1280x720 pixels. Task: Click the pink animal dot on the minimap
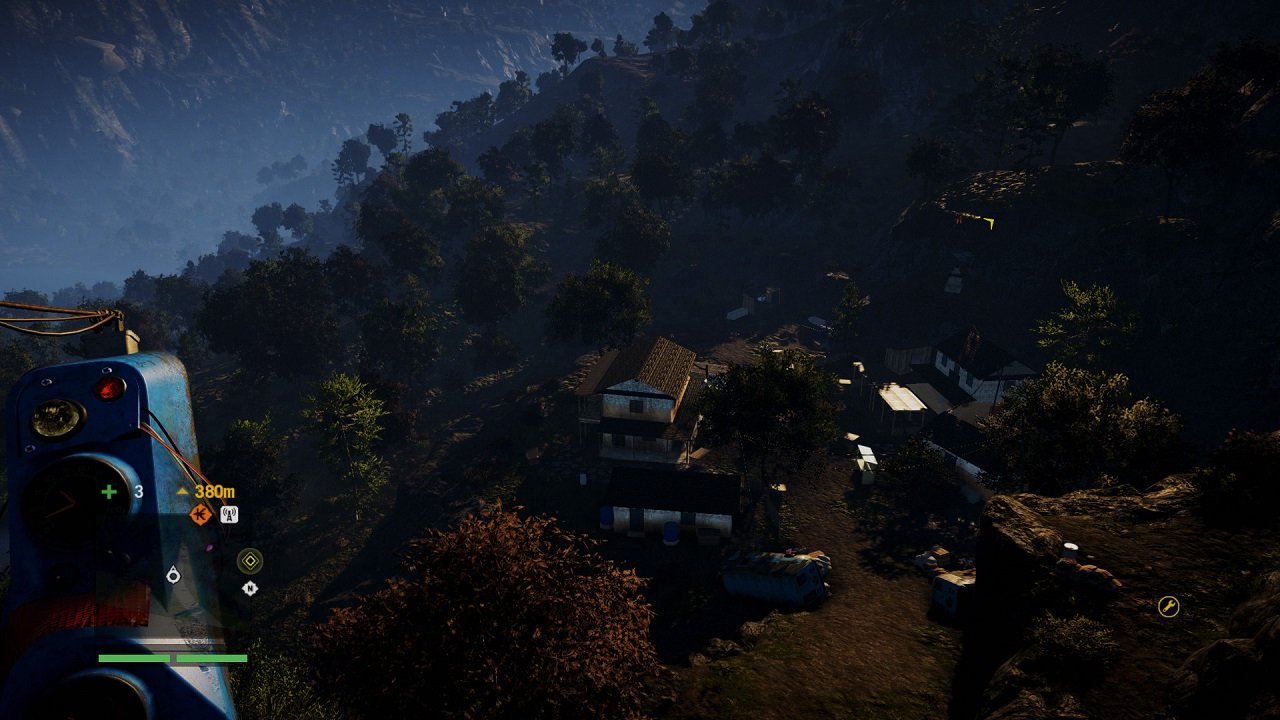point(210,545)
